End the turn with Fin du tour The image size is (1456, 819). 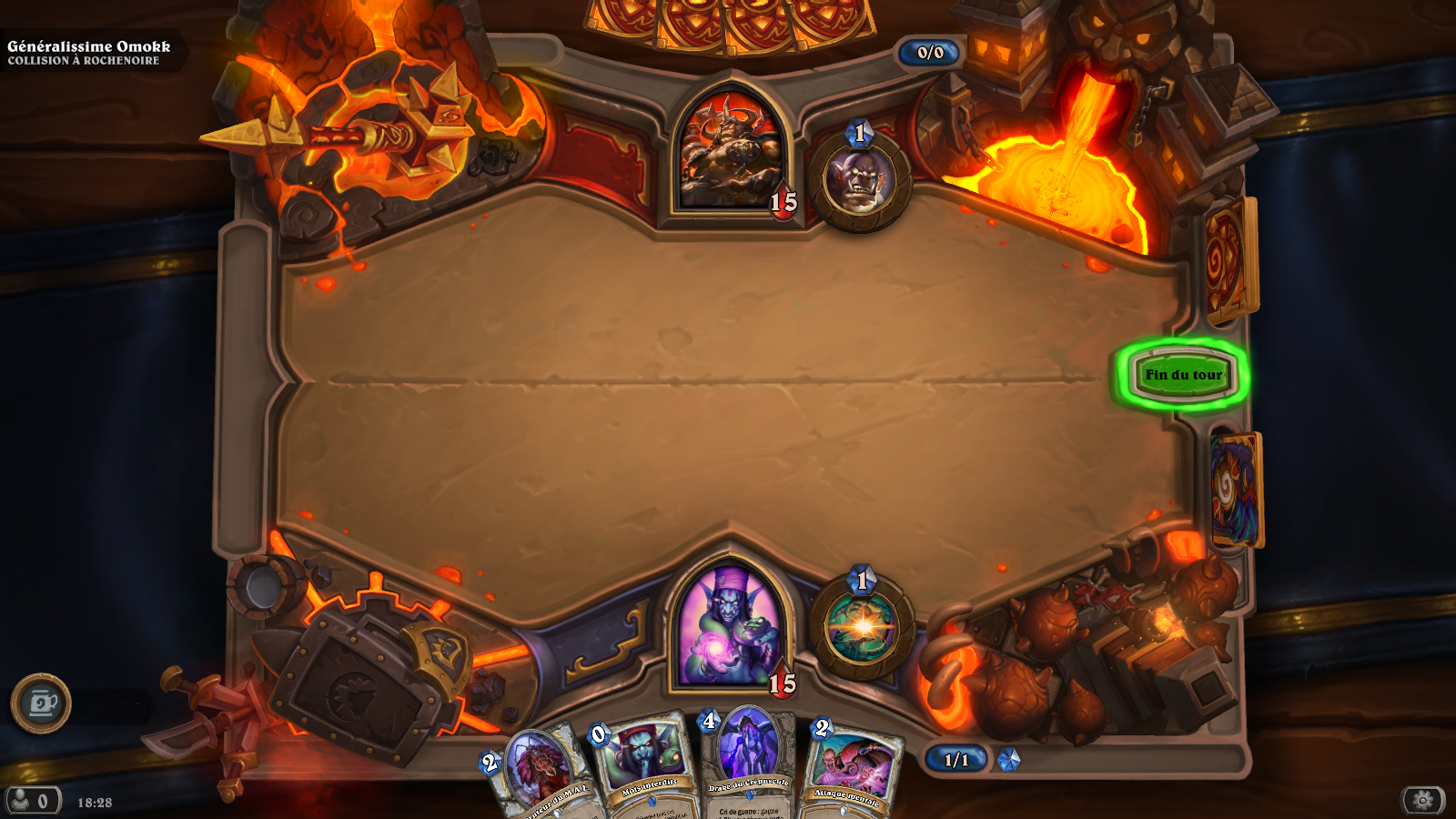(x=1183, y=374)
